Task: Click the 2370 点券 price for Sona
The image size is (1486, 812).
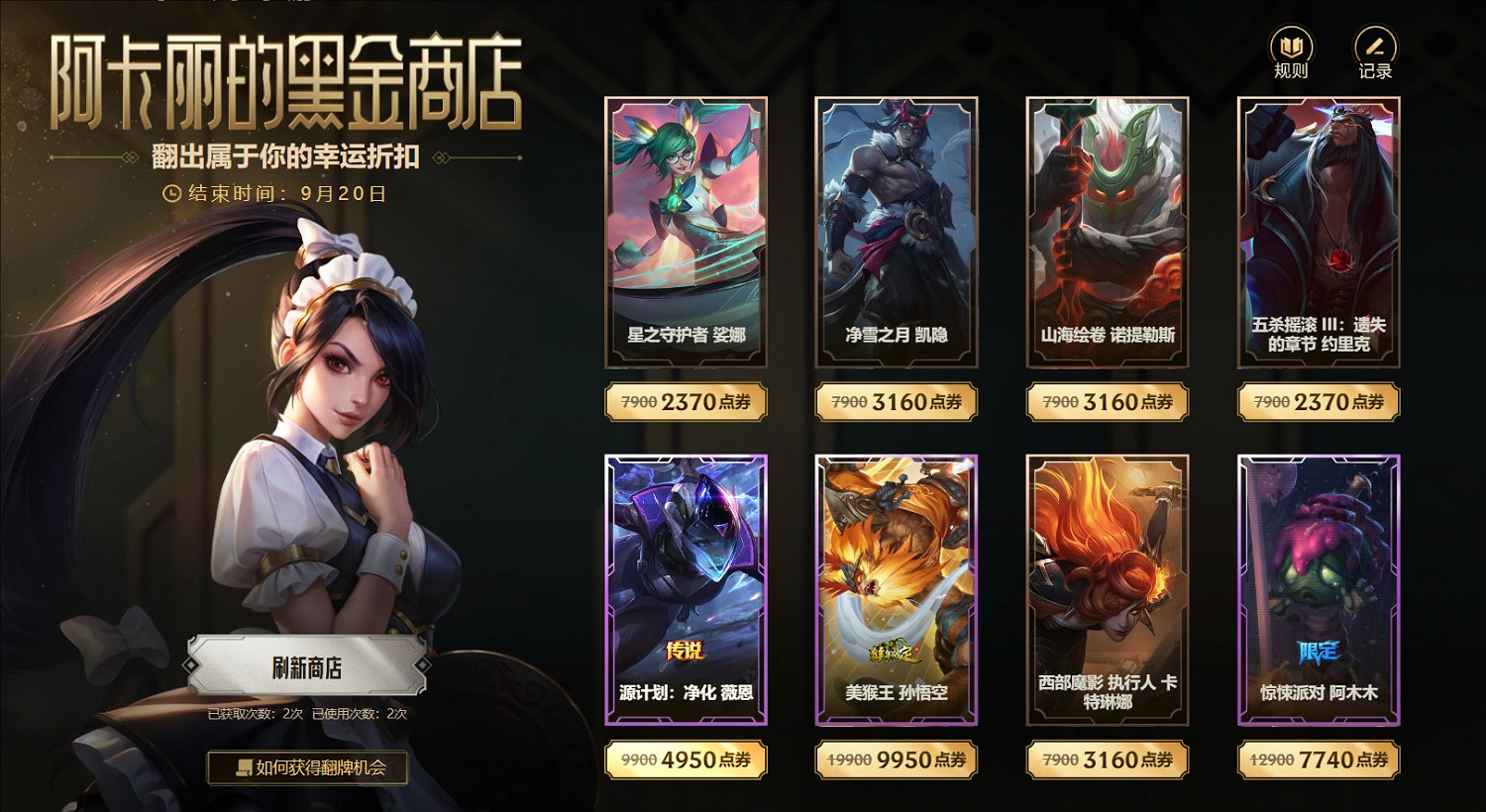Action: pyautogui.click(x=686, y=402)
